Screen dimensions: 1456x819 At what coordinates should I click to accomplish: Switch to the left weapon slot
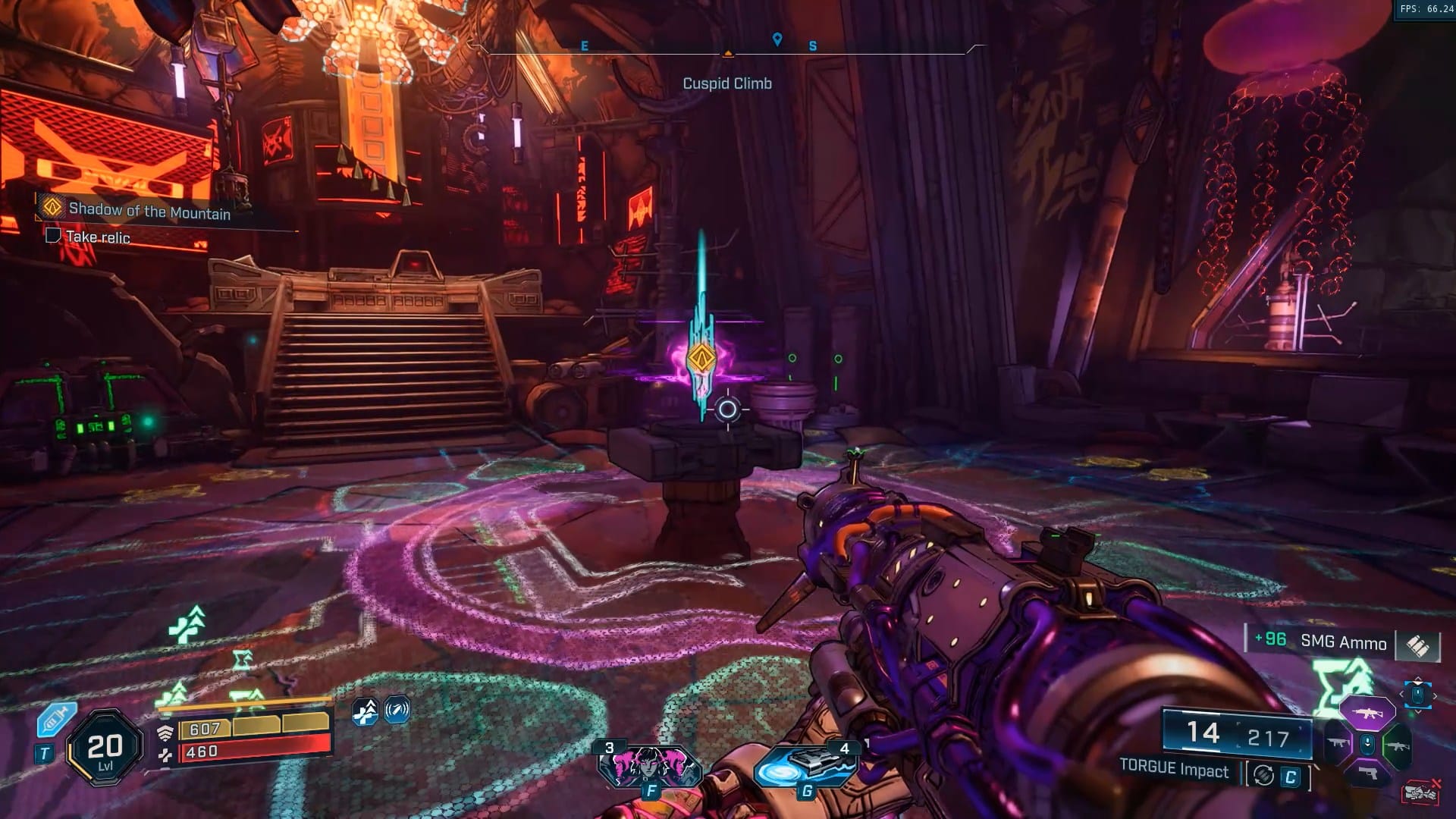(x=1338, y=743)
